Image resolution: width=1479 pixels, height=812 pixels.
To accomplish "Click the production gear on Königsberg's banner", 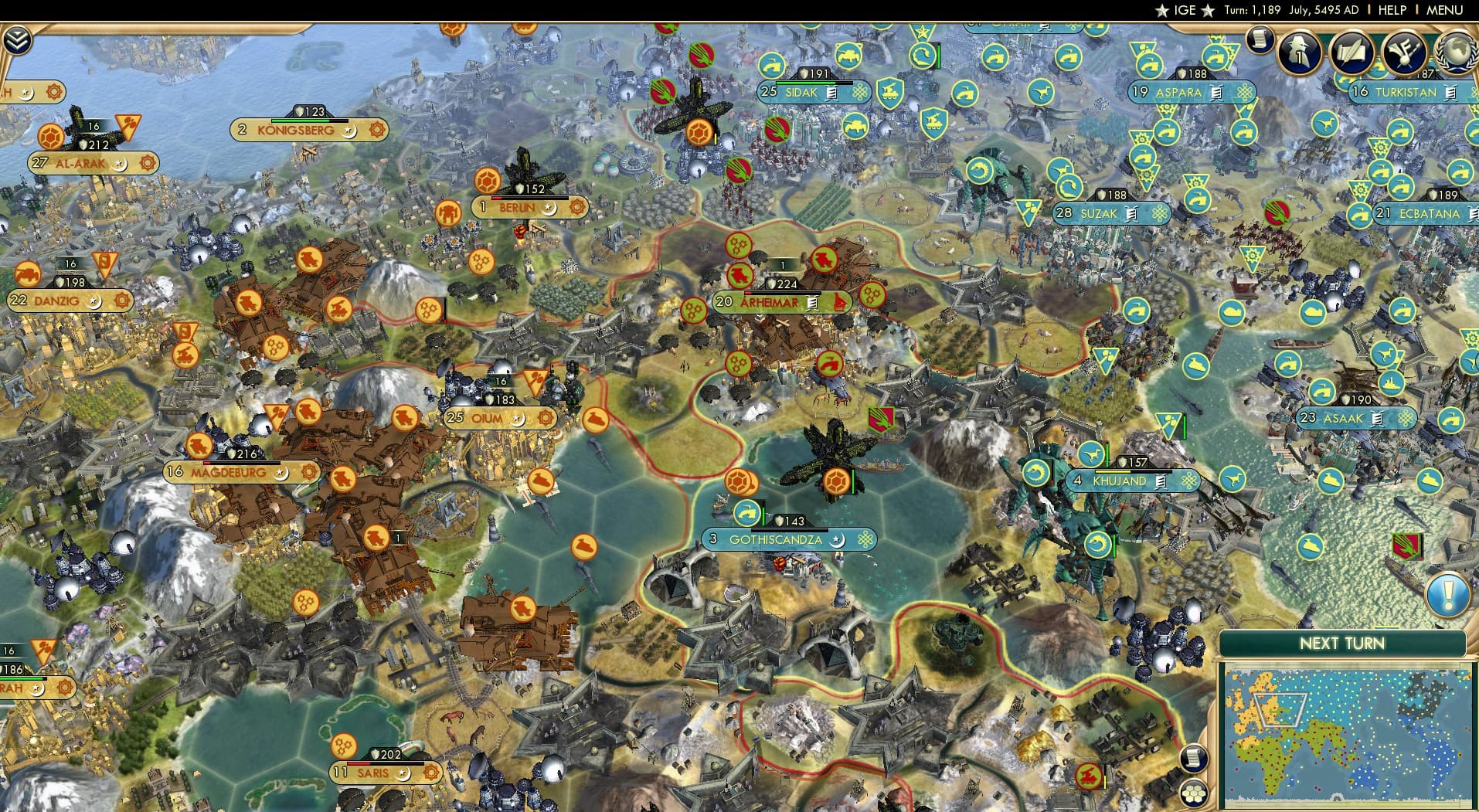I will coord(377,130).
